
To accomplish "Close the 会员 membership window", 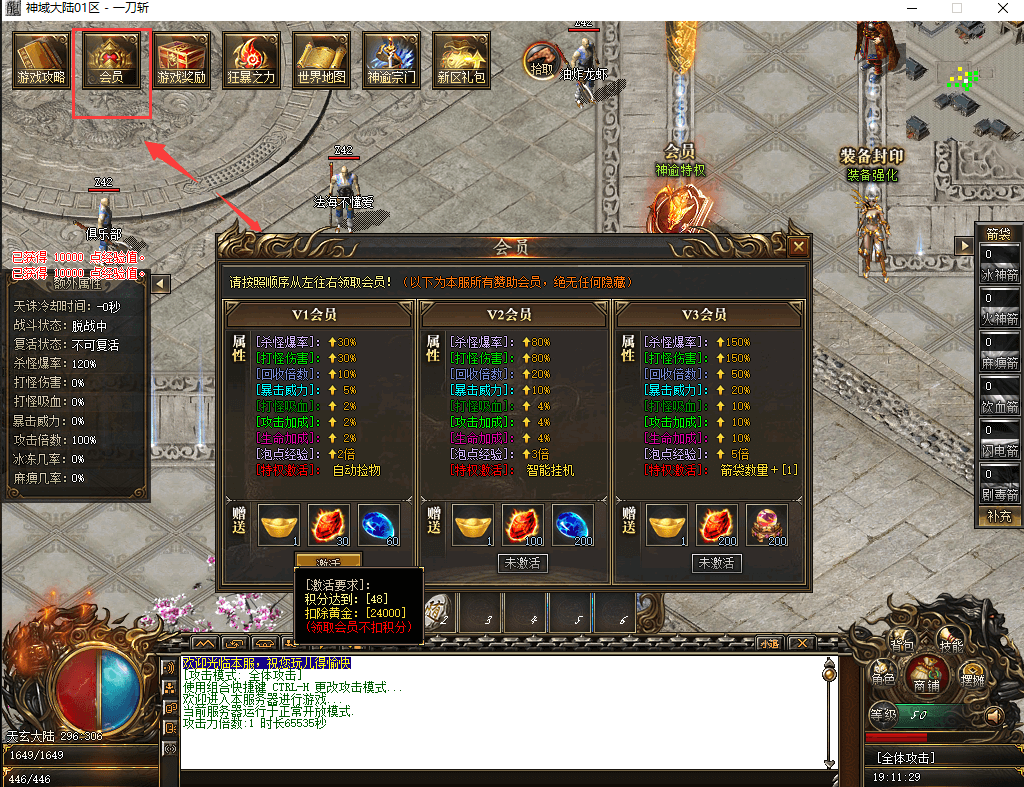I will (798, 247).
